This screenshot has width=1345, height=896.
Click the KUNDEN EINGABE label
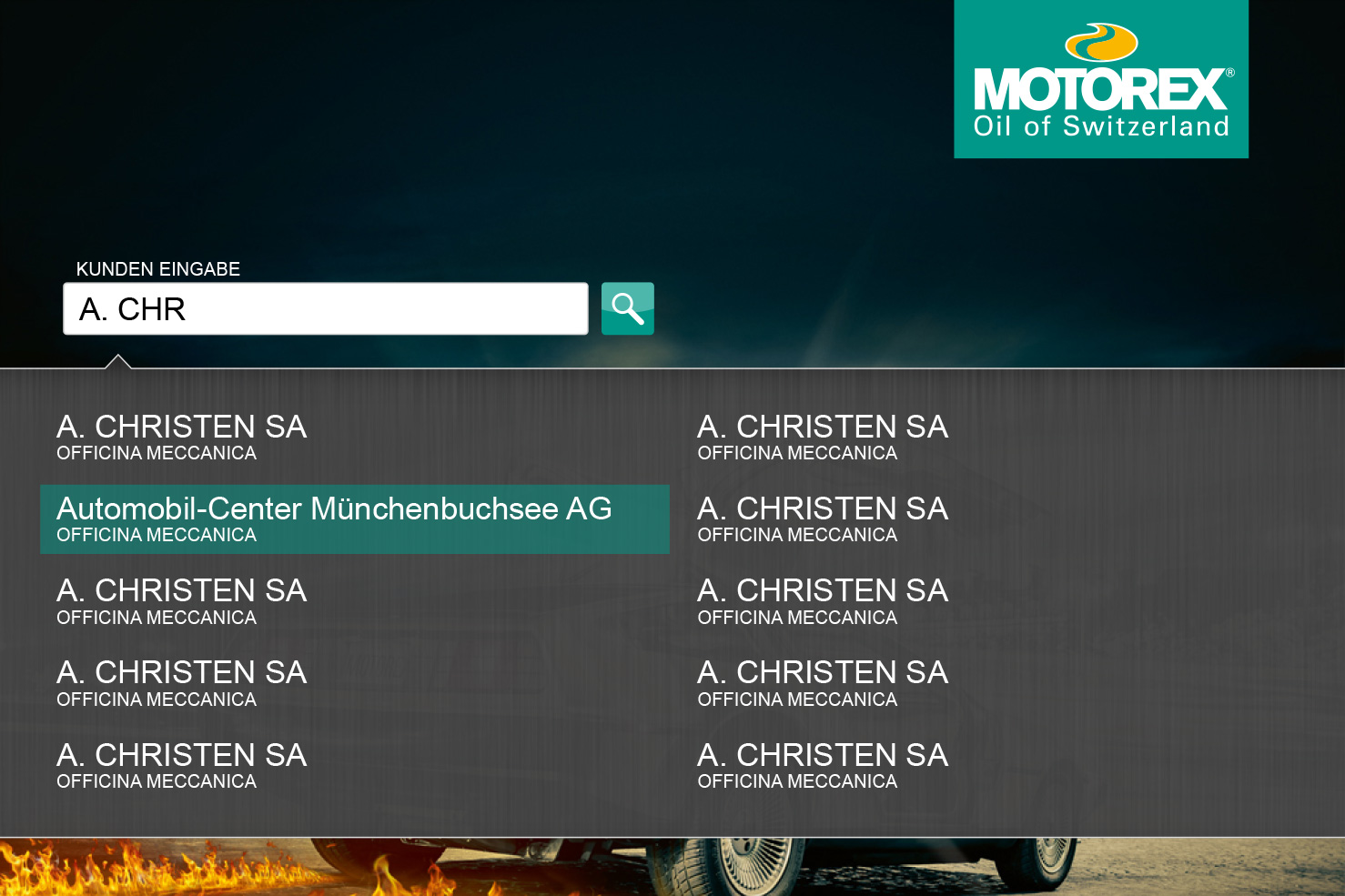coord(158,268)
